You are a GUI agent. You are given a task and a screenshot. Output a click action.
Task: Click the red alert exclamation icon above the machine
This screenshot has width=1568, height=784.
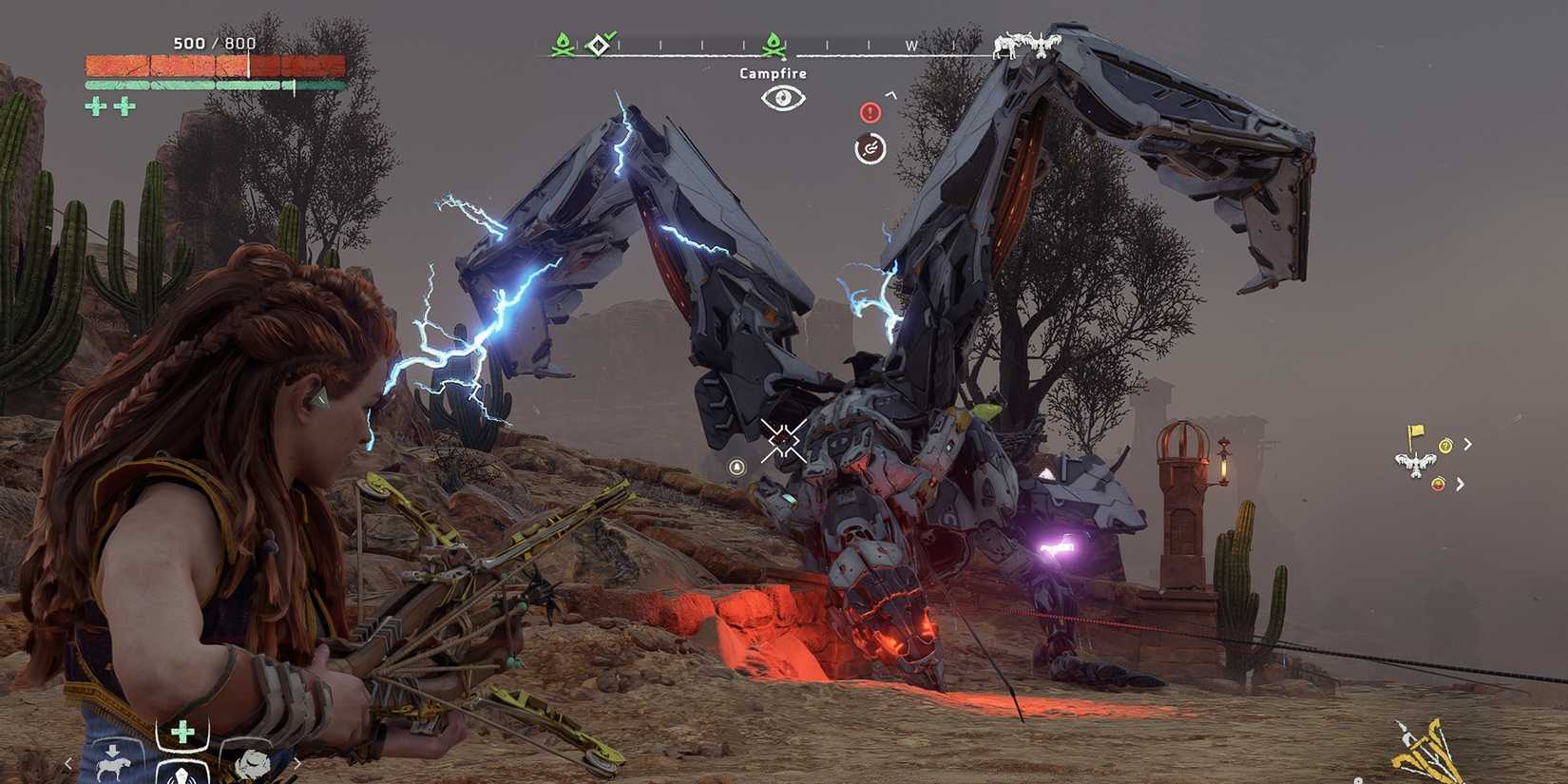pyautogui.click(x=870, y=112)
